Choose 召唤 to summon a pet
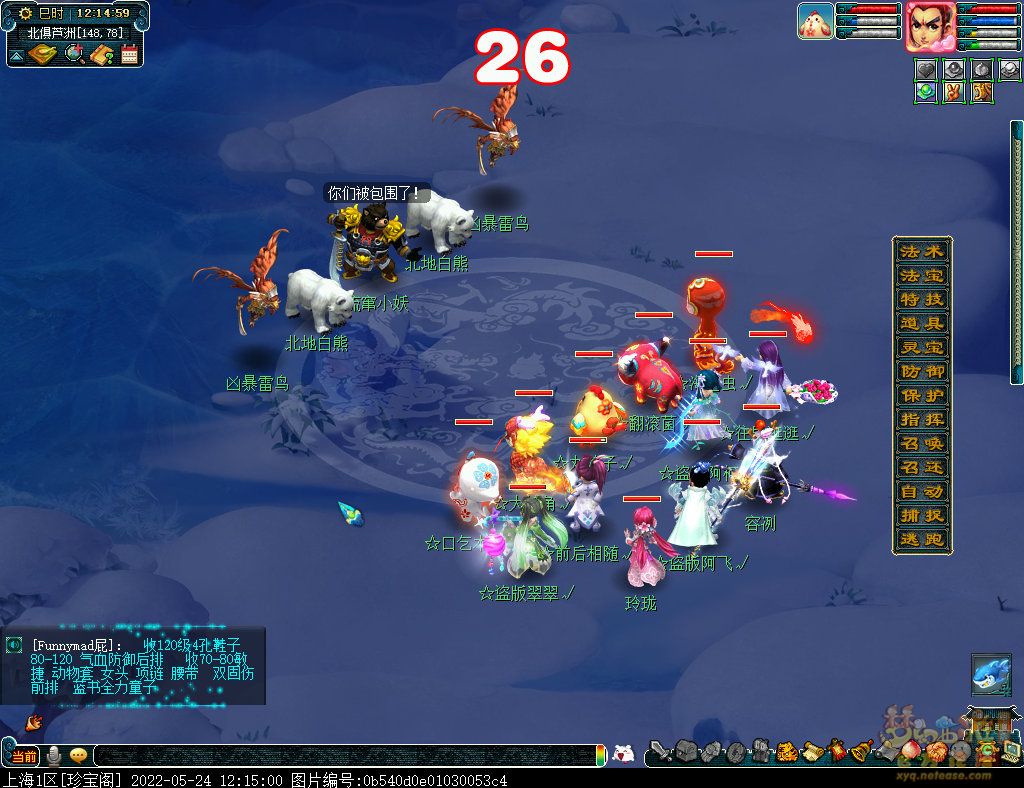Viewport: 1024px width, 788px height. click(x=921, y=443)
